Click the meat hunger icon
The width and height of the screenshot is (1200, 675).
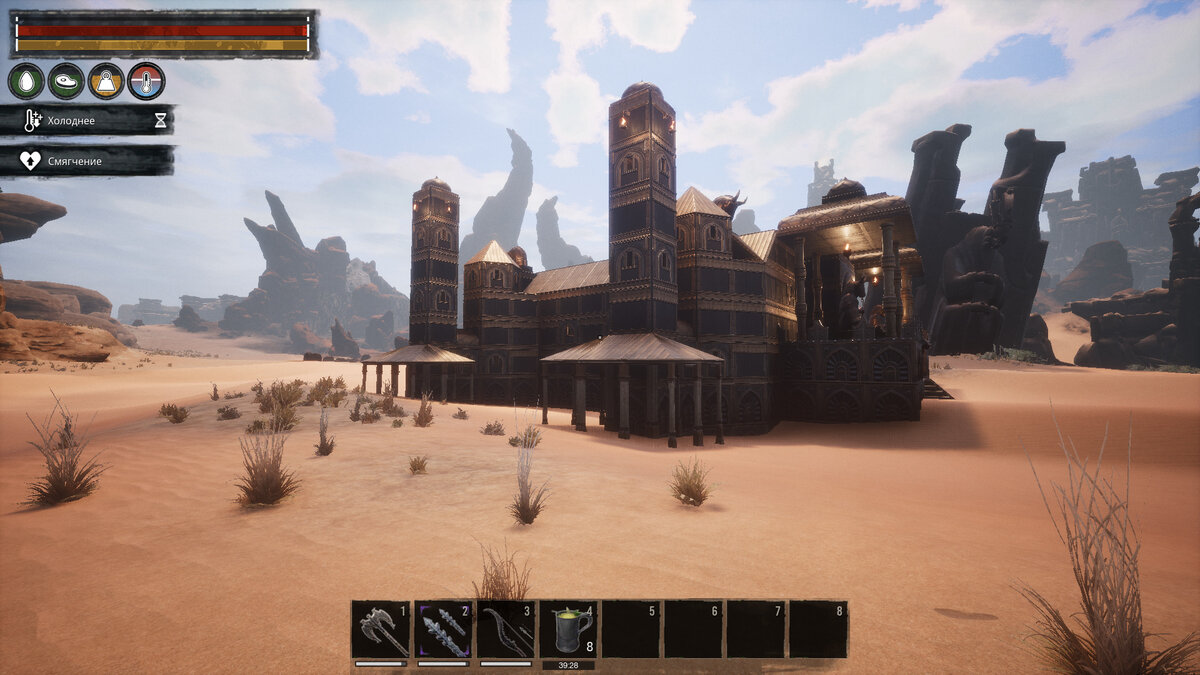coord(66,81)
